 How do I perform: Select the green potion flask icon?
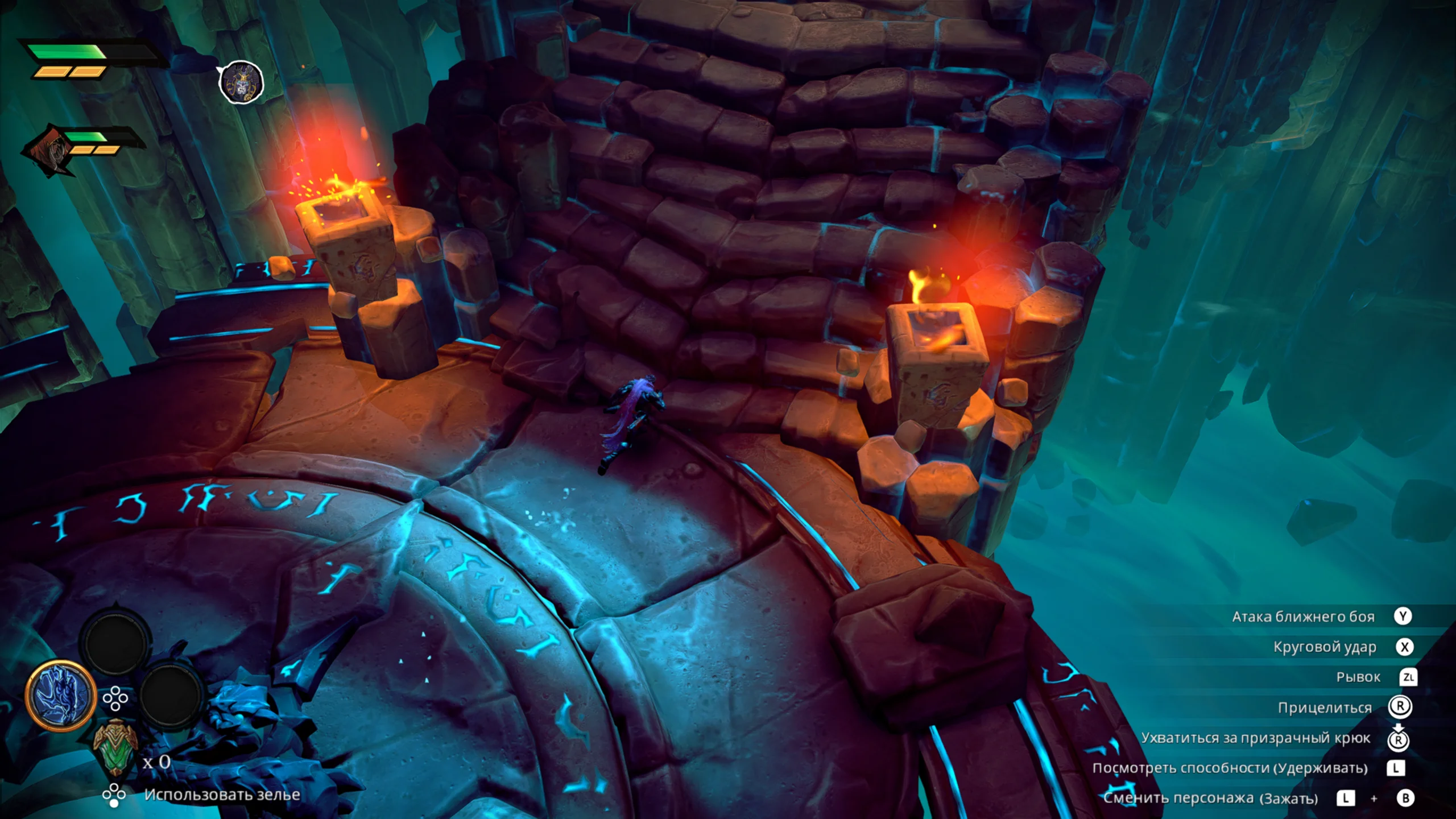(x=115, y=748)
